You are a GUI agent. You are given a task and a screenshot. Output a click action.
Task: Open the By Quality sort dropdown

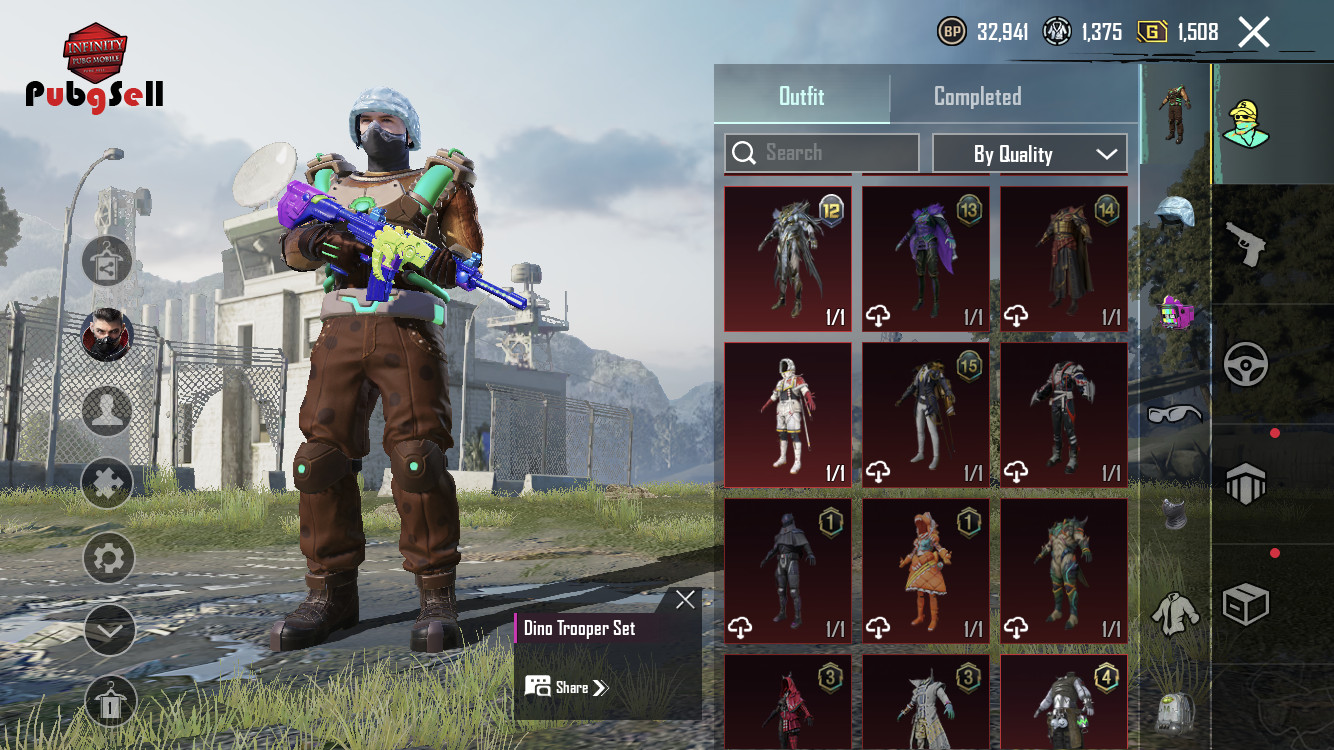pyautogui.click(x=1029, y=154)
